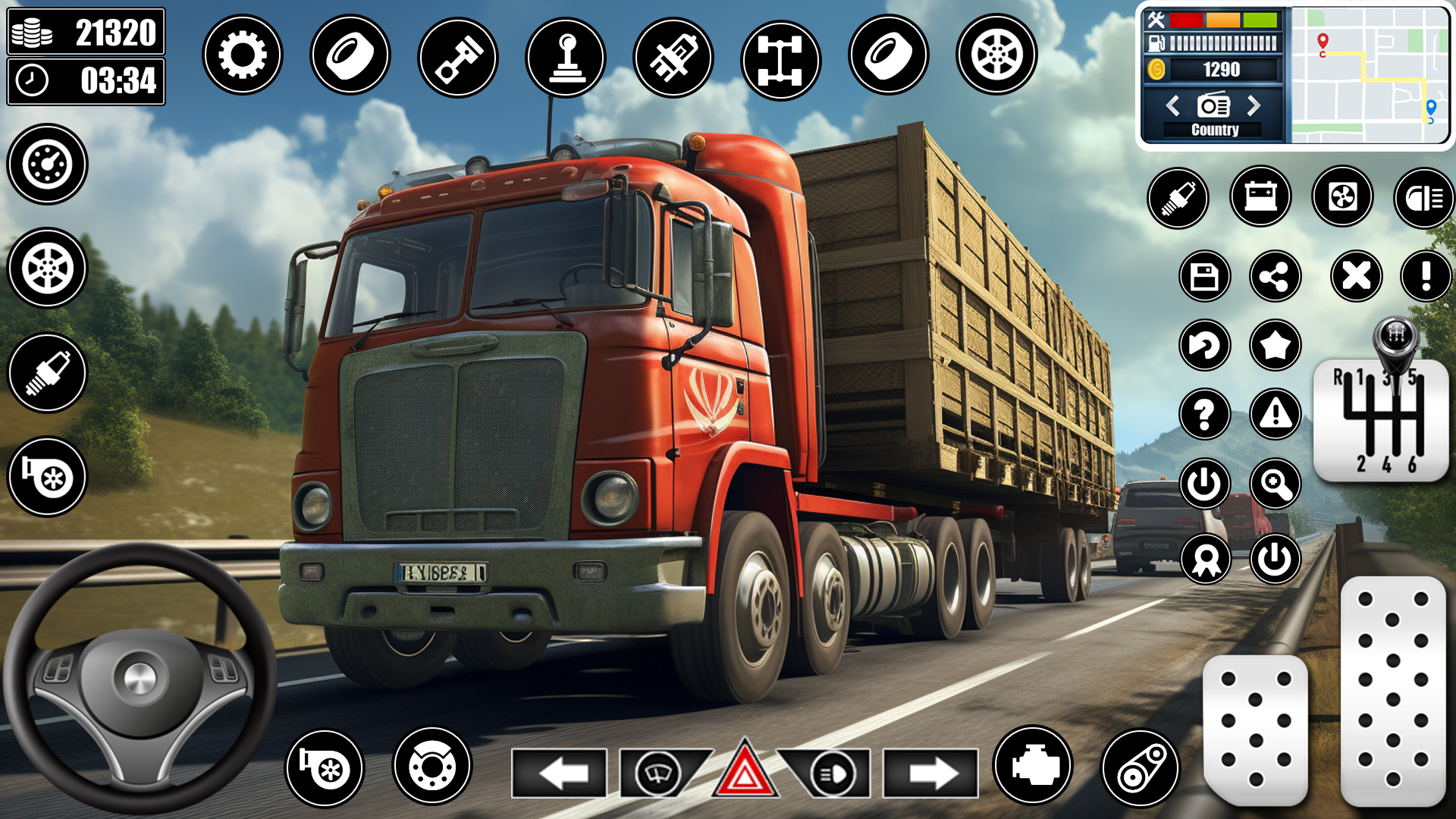Select the Country radio station tab

pyautogui.click(x=1215, y=129)
